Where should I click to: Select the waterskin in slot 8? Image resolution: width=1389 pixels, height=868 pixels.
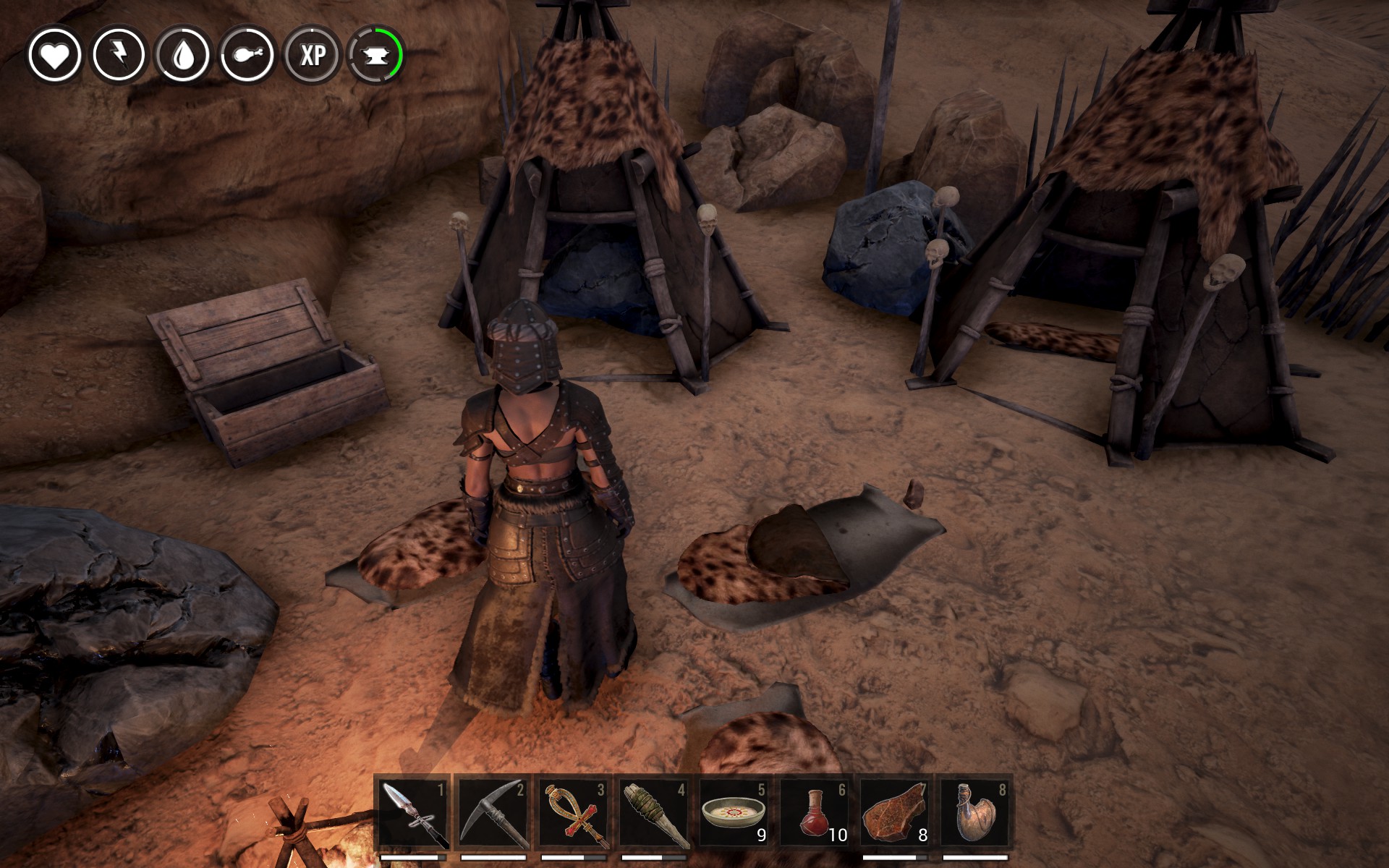[x=975, y=813]
